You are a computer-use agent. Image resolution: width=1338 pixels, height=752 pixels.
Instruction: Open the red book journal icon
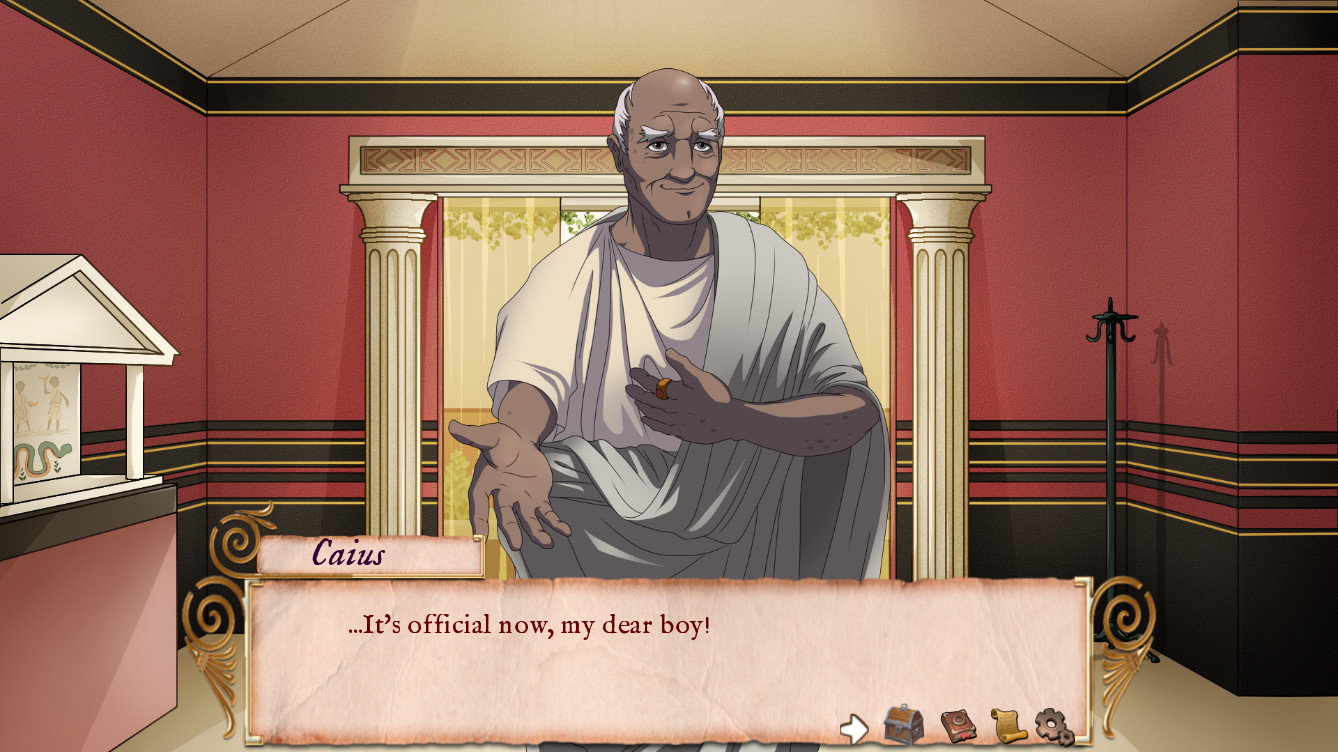[x=958, y=725]
